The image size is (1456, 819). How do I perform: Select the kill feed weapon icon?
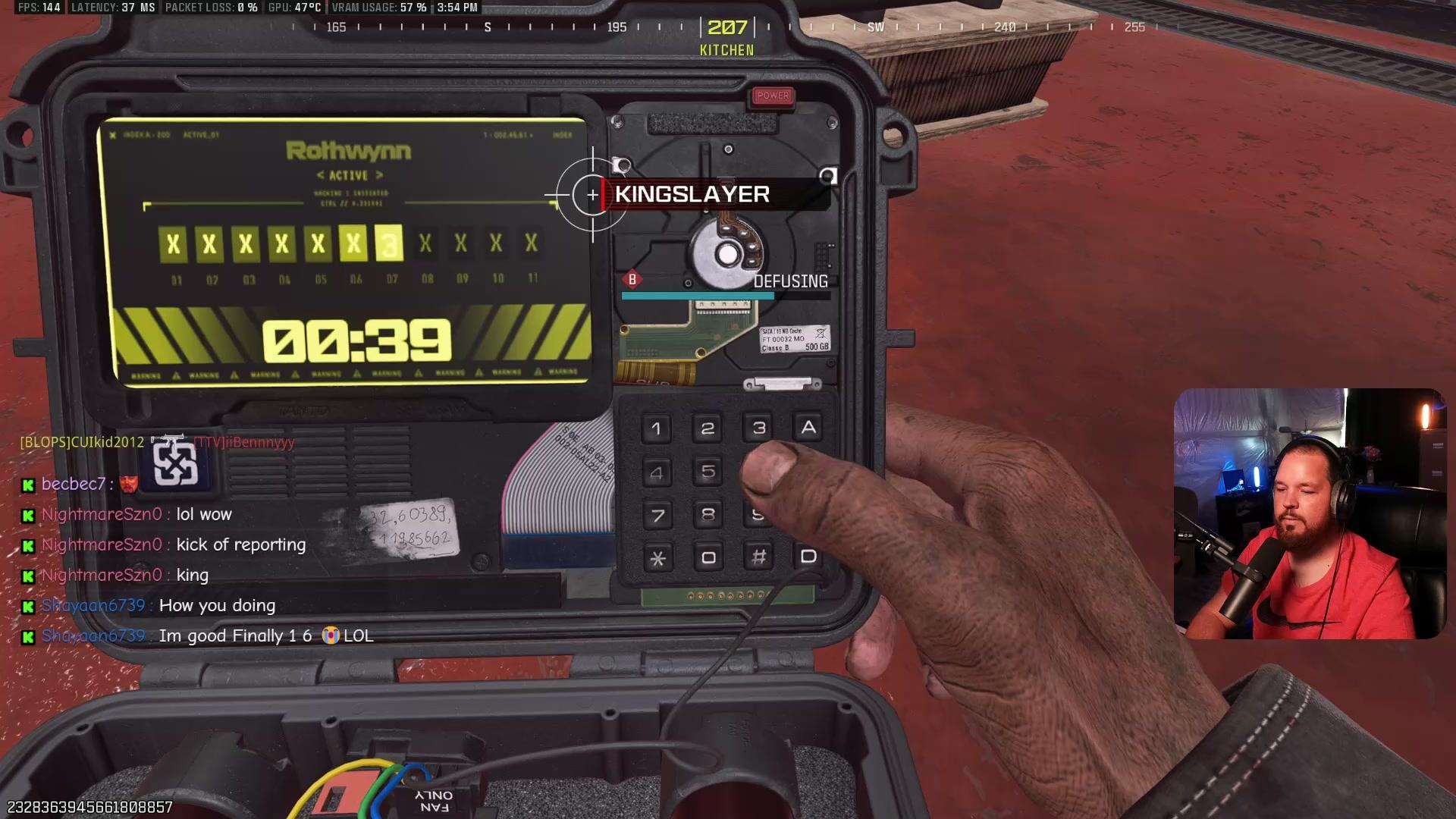coord(168,441)
